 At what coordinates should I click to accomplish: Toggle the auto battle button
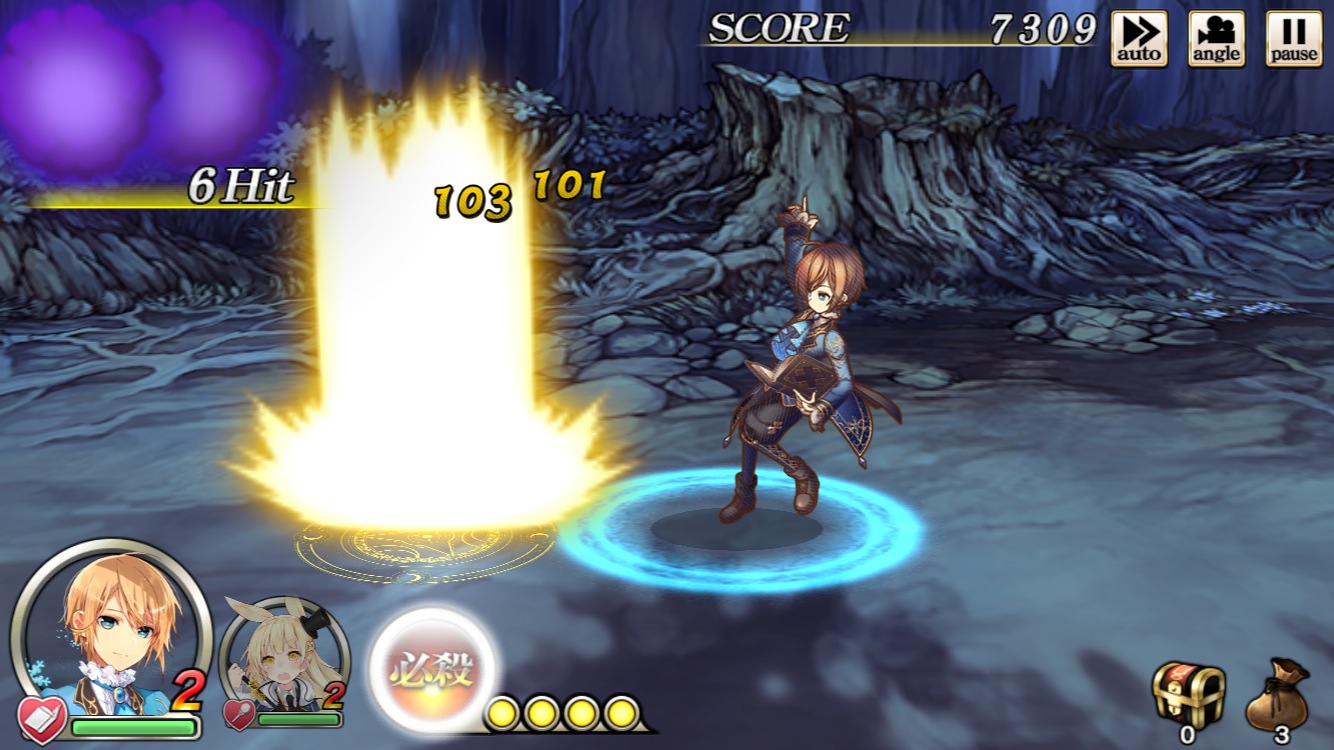1139,39
